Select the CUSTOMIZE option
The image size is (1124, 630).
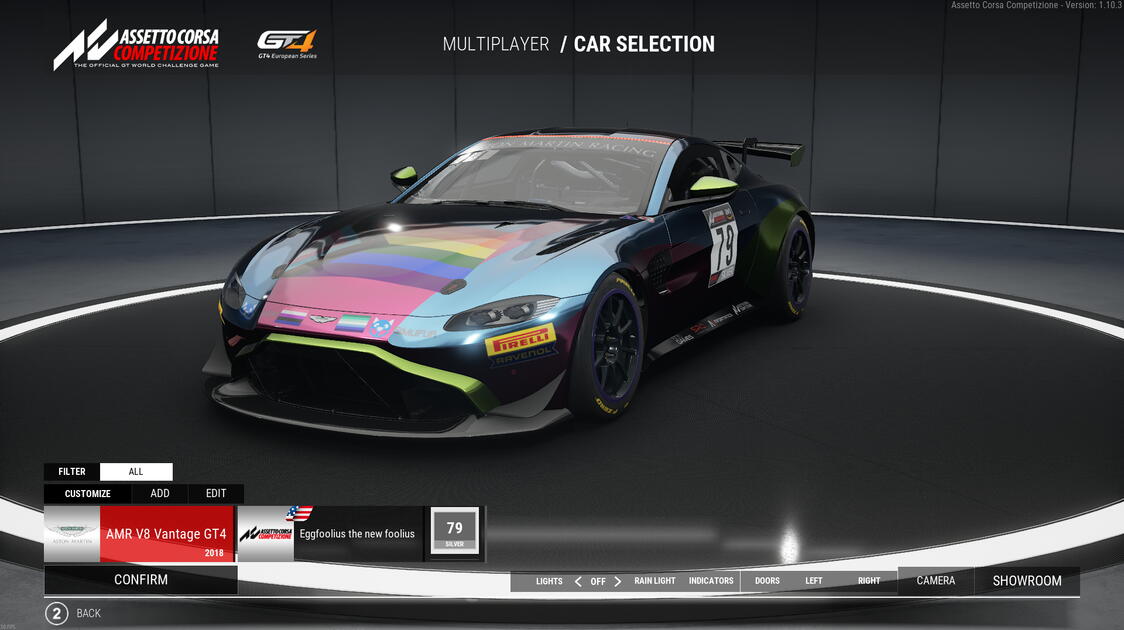88,493
